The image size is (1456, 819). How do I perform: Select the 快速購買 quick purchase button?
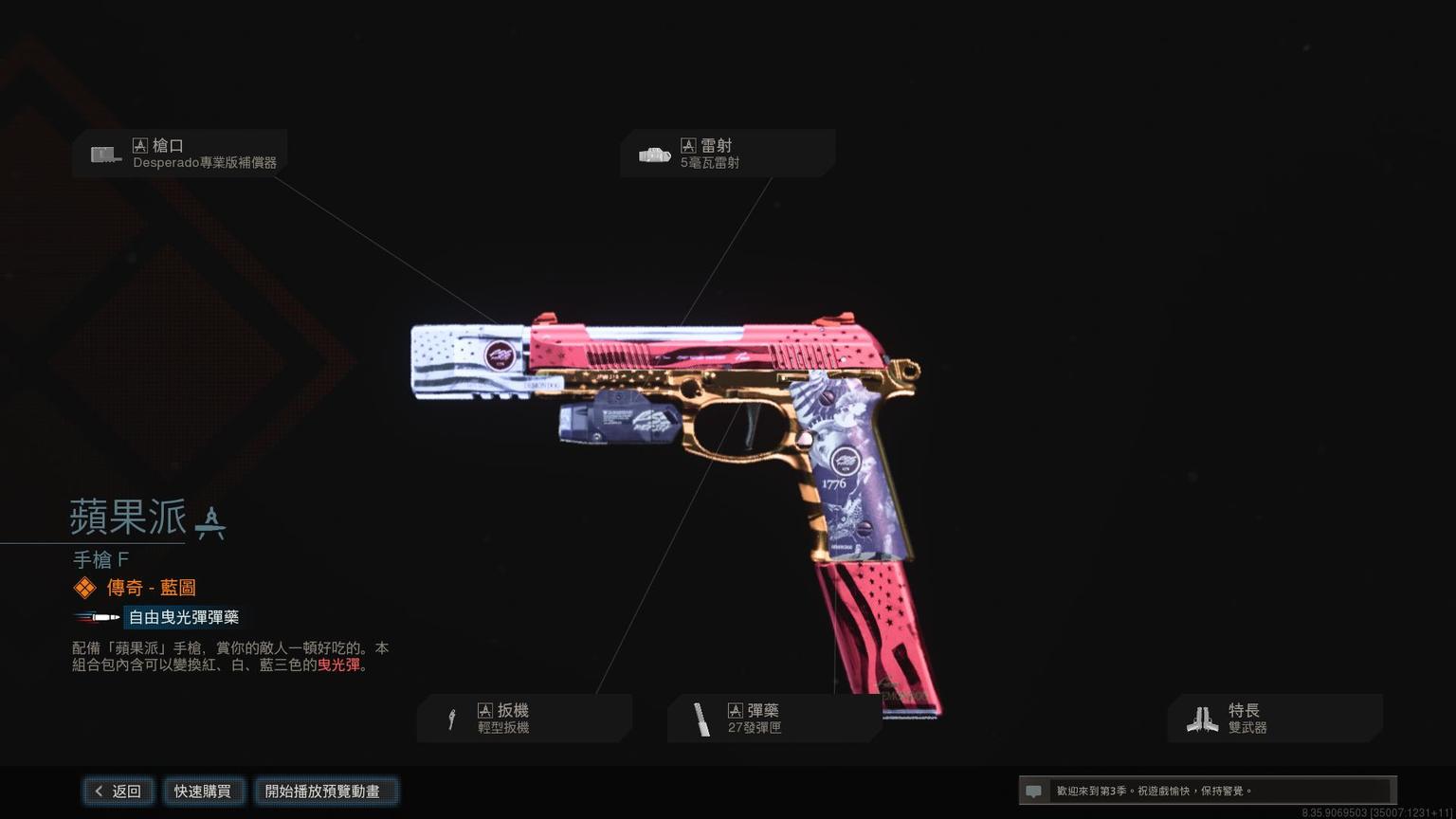click(202, 792)
